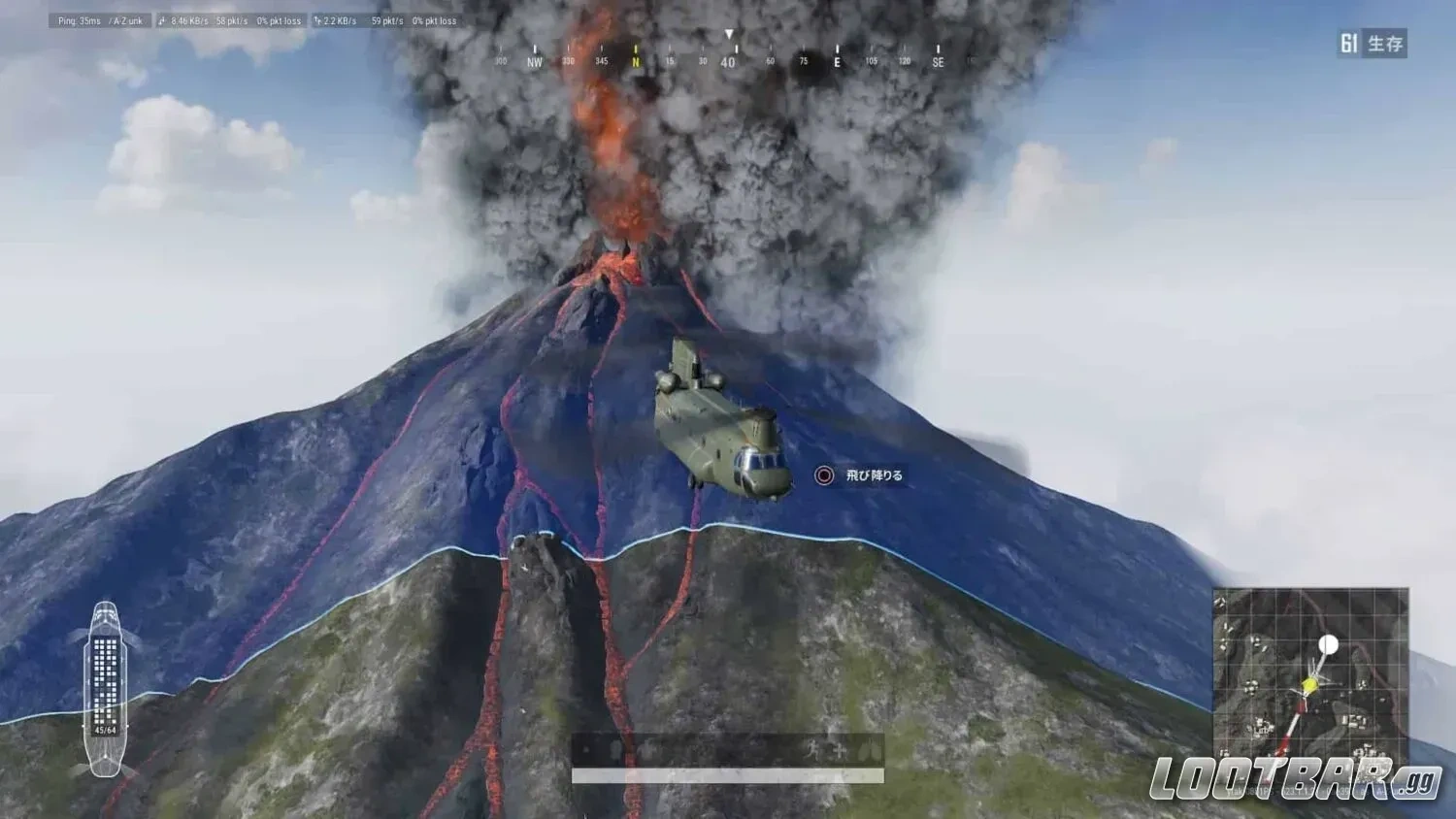The width and height of the screenshot is (1456, 819).
Task: Click the download speed icon in network stats
Action: [x=162, y=19]
